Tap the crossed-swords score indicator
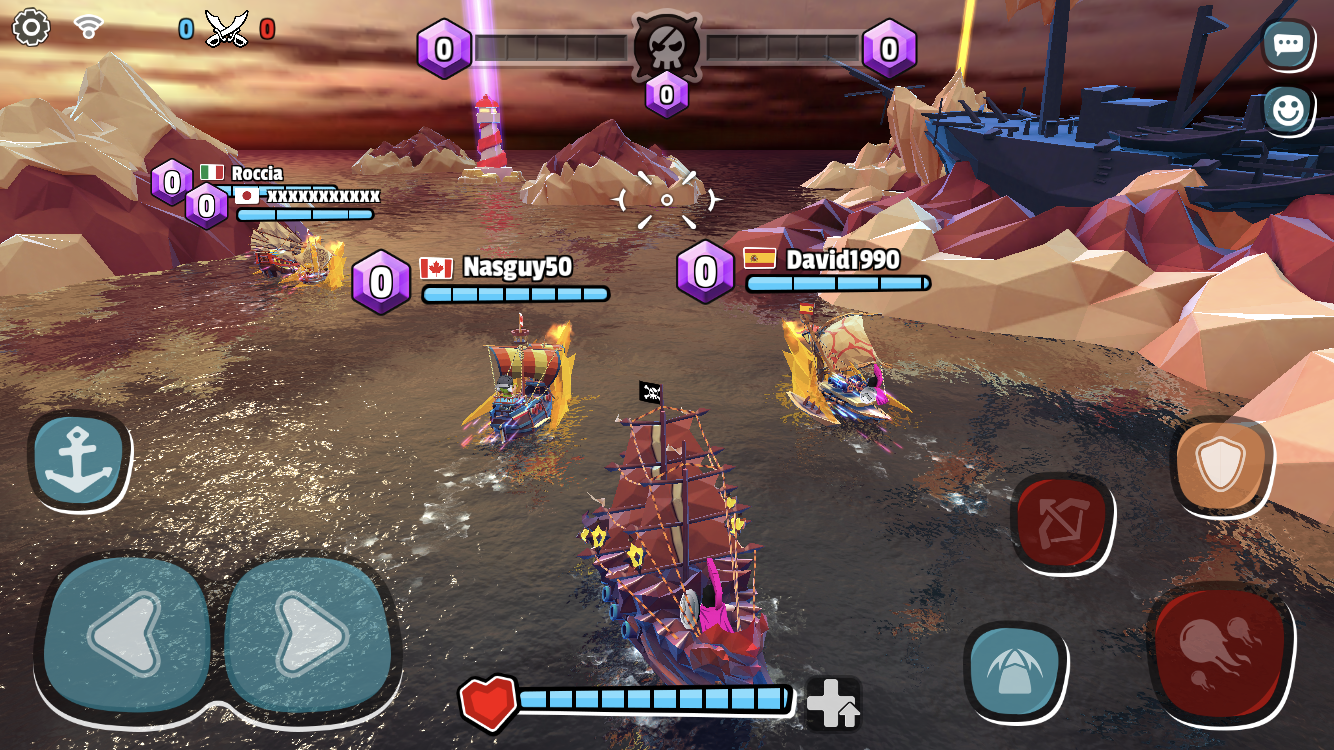Screen dimensions: 1334x750 (x=225, y=25)
